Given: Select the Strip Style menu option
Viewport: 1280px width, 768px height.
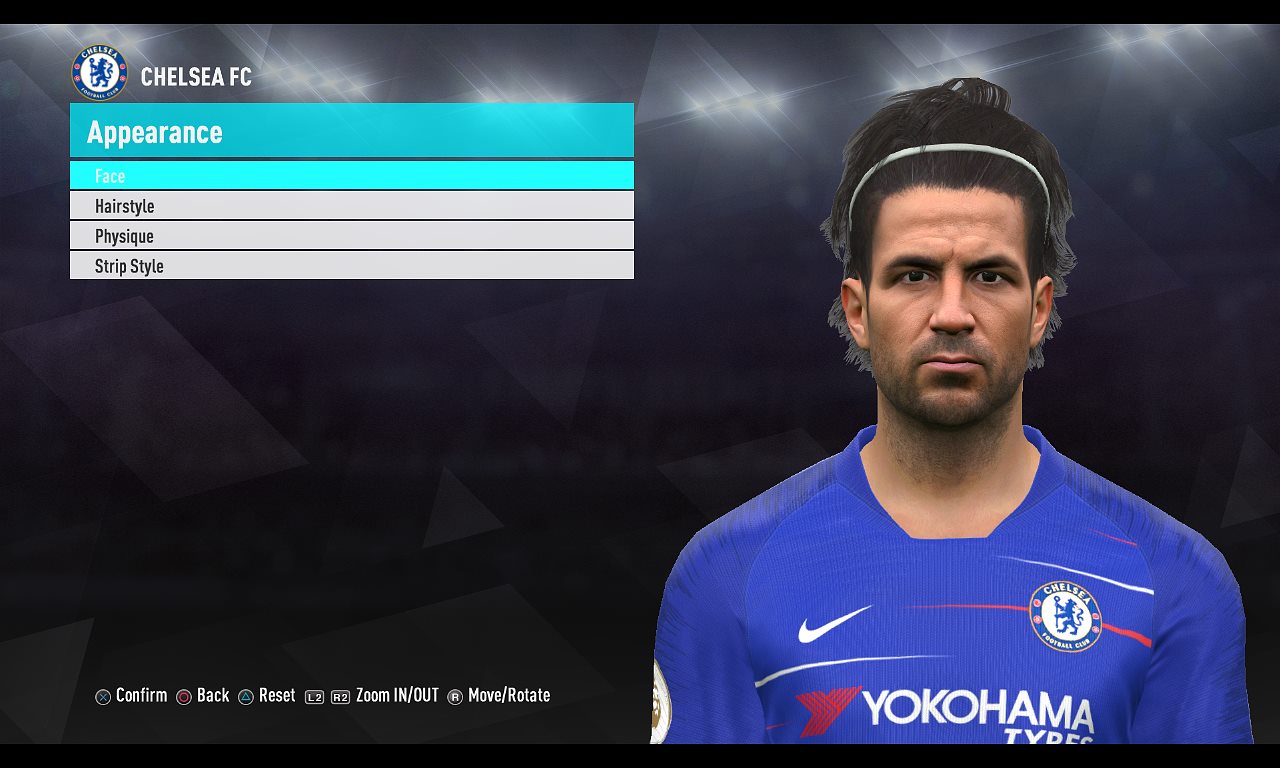Looking at the screenshot, I should (x=350, y=266).
